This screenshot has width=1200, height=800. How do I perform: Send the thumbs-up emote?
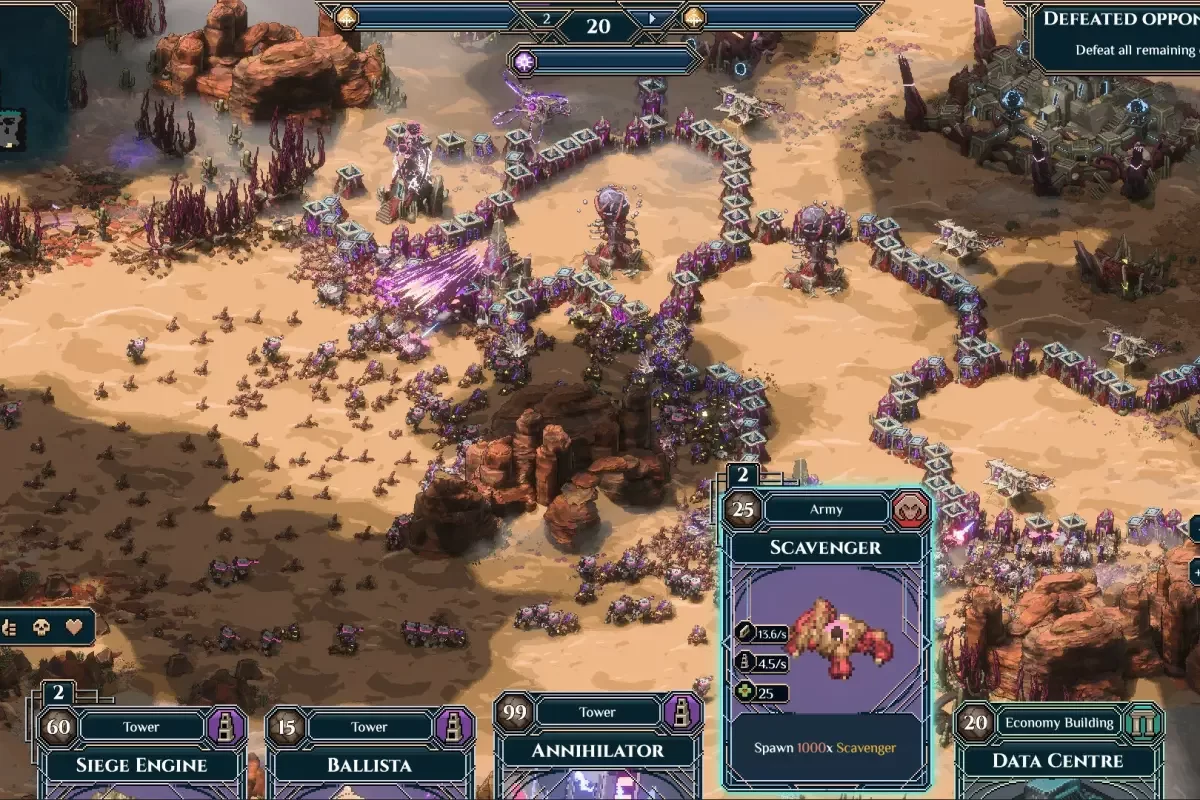(10, 628)
